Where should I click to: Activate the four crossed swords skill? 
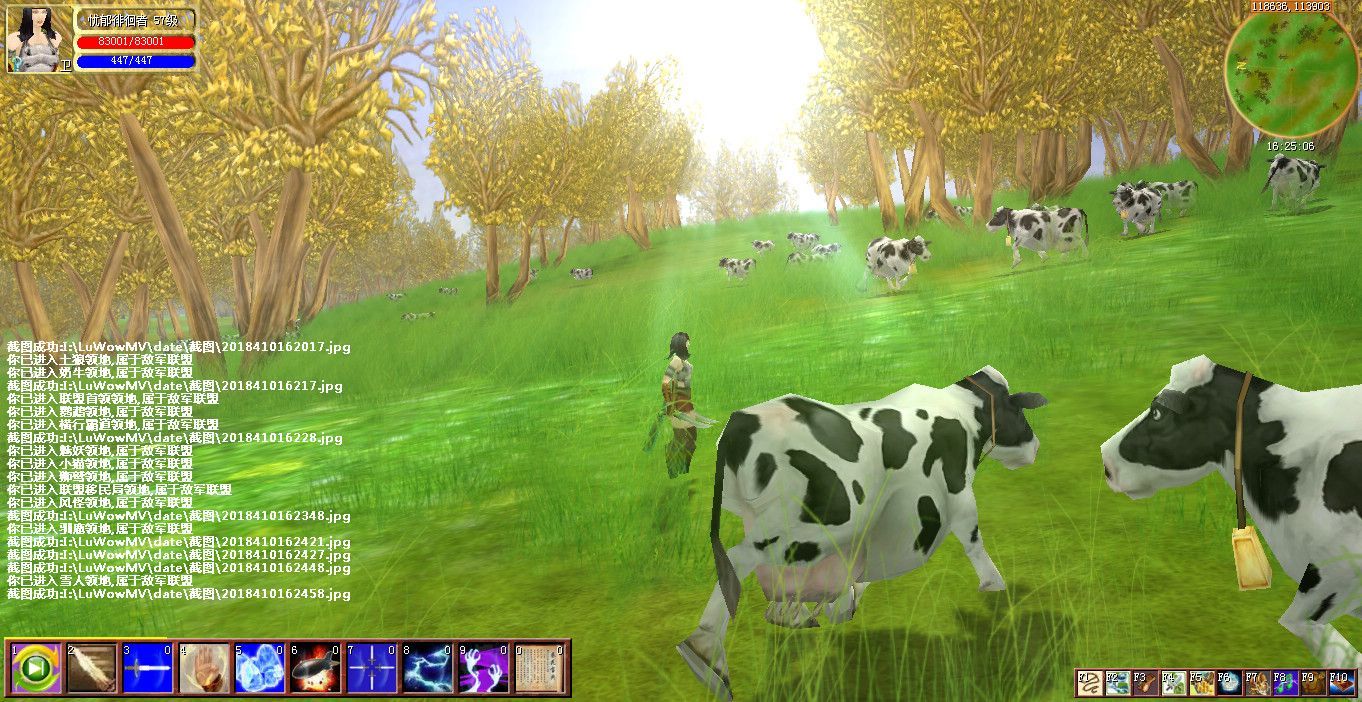pyautogui.click(x=372, y=668)
